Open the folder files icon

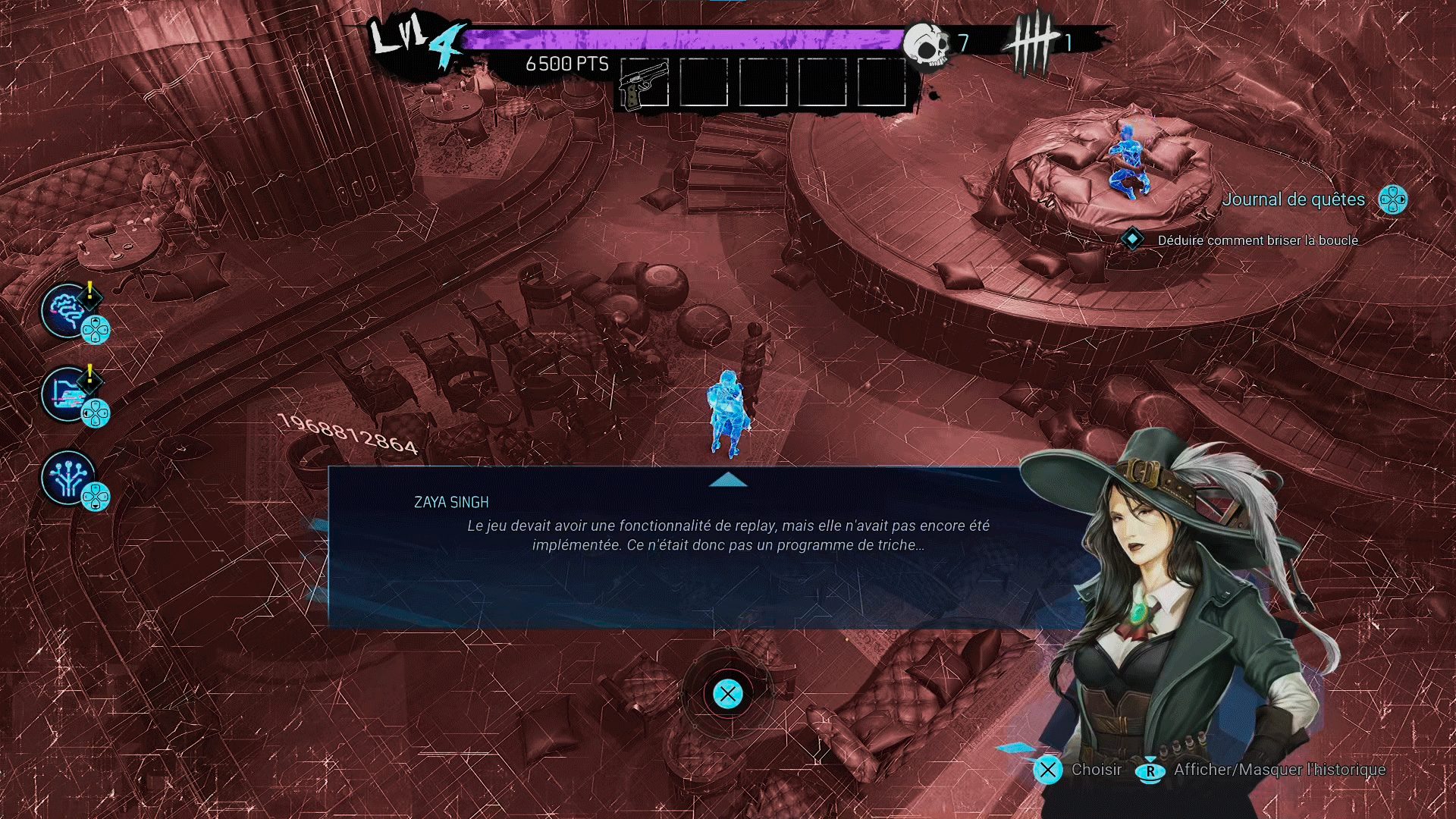tap(68, 394)
